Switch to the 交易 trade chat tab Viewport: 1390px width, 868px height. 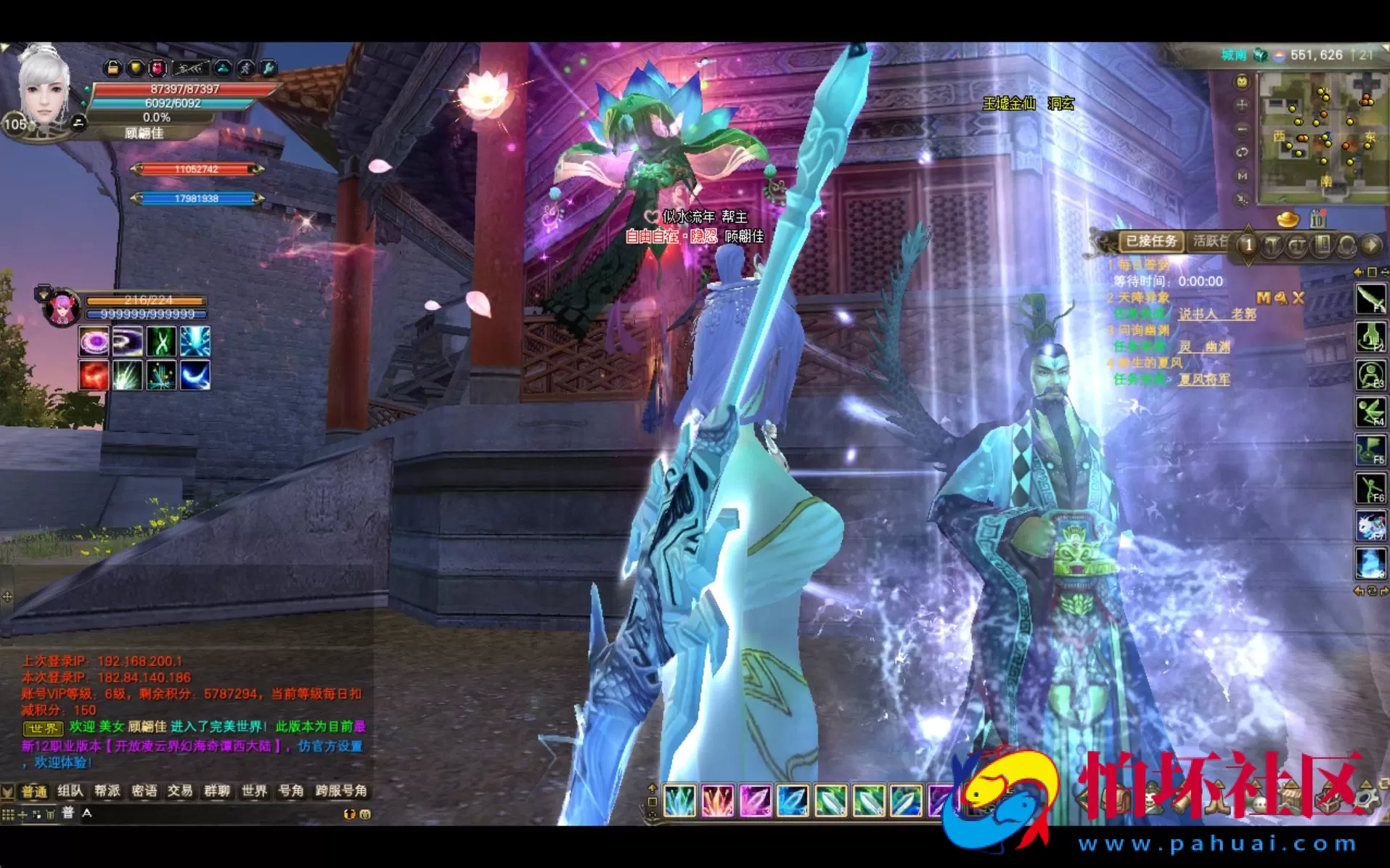click(x=180, y=790)
